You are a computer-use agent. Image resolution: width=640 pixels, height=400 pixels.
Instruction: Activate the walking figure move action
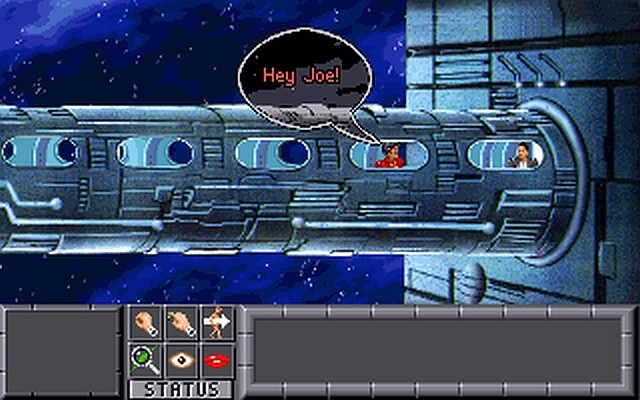tap(215, 324)
